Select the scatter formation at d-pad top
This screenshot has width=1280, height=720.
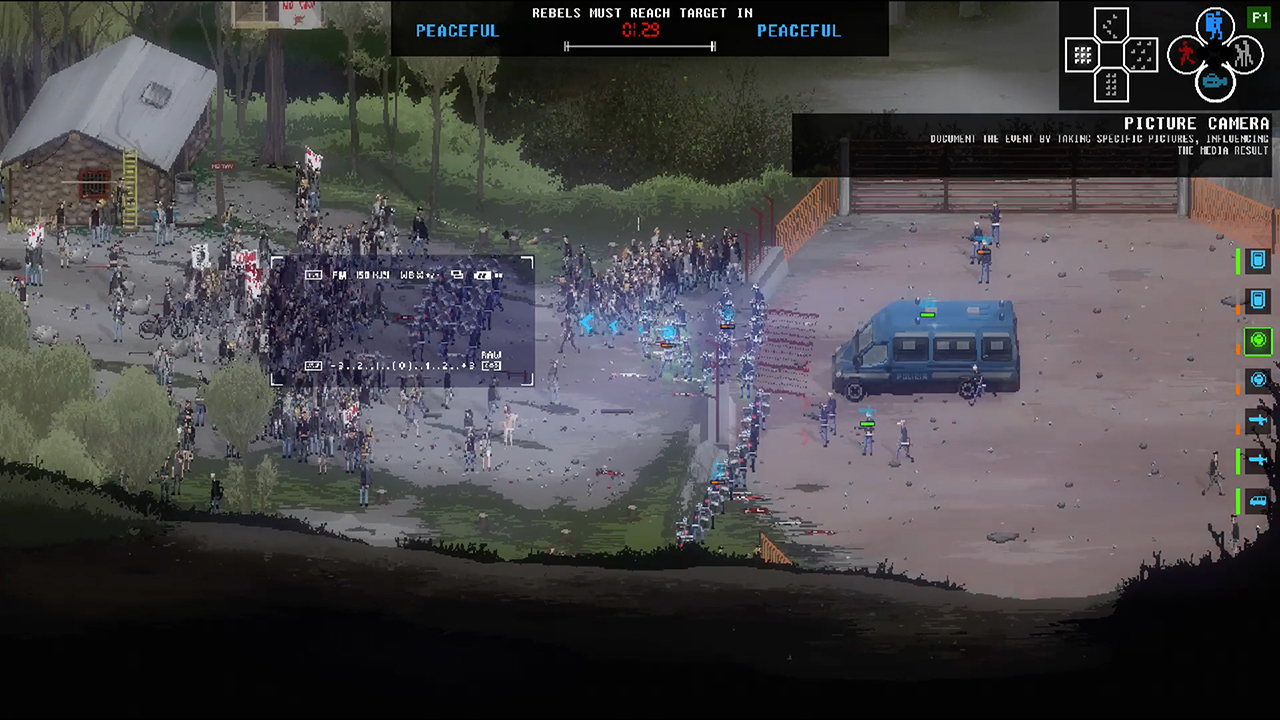click(1110, 23)
